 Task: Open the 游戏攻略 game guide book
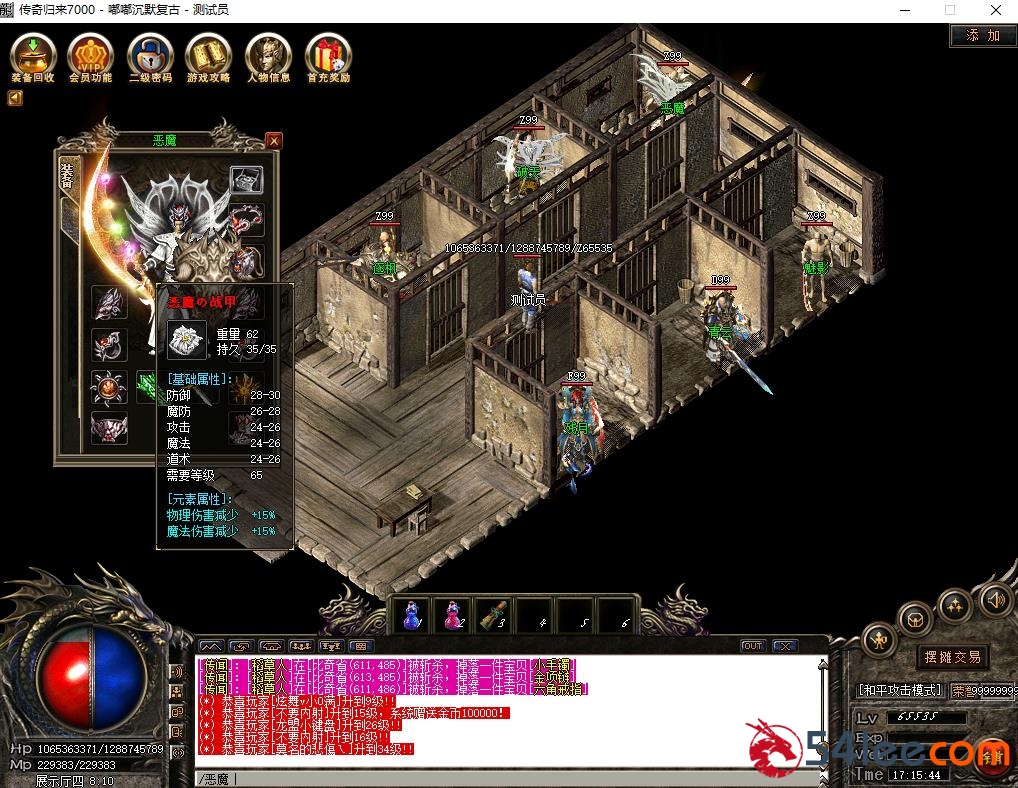pos(208,57)
